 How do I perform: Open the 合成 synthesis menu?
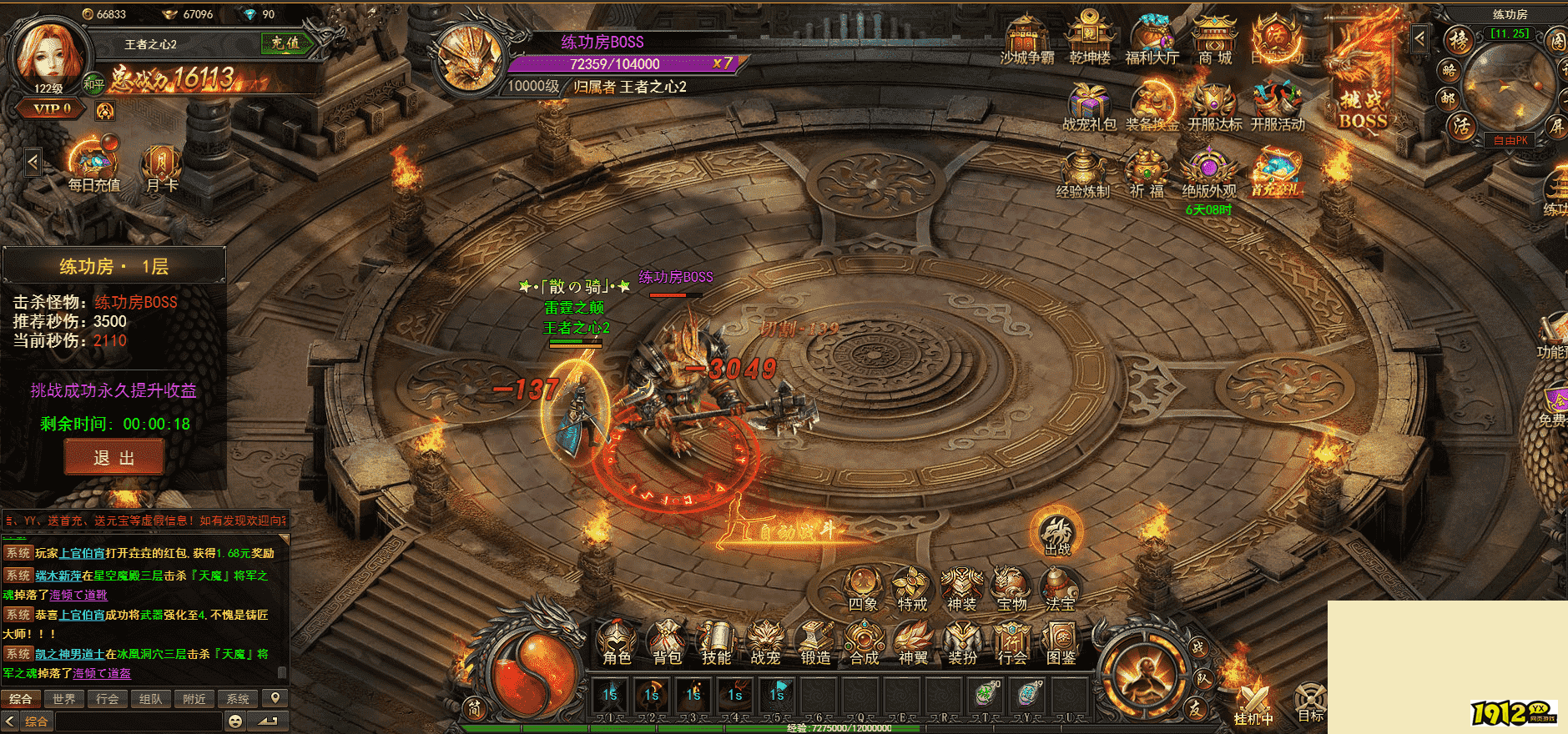point(864,642)
